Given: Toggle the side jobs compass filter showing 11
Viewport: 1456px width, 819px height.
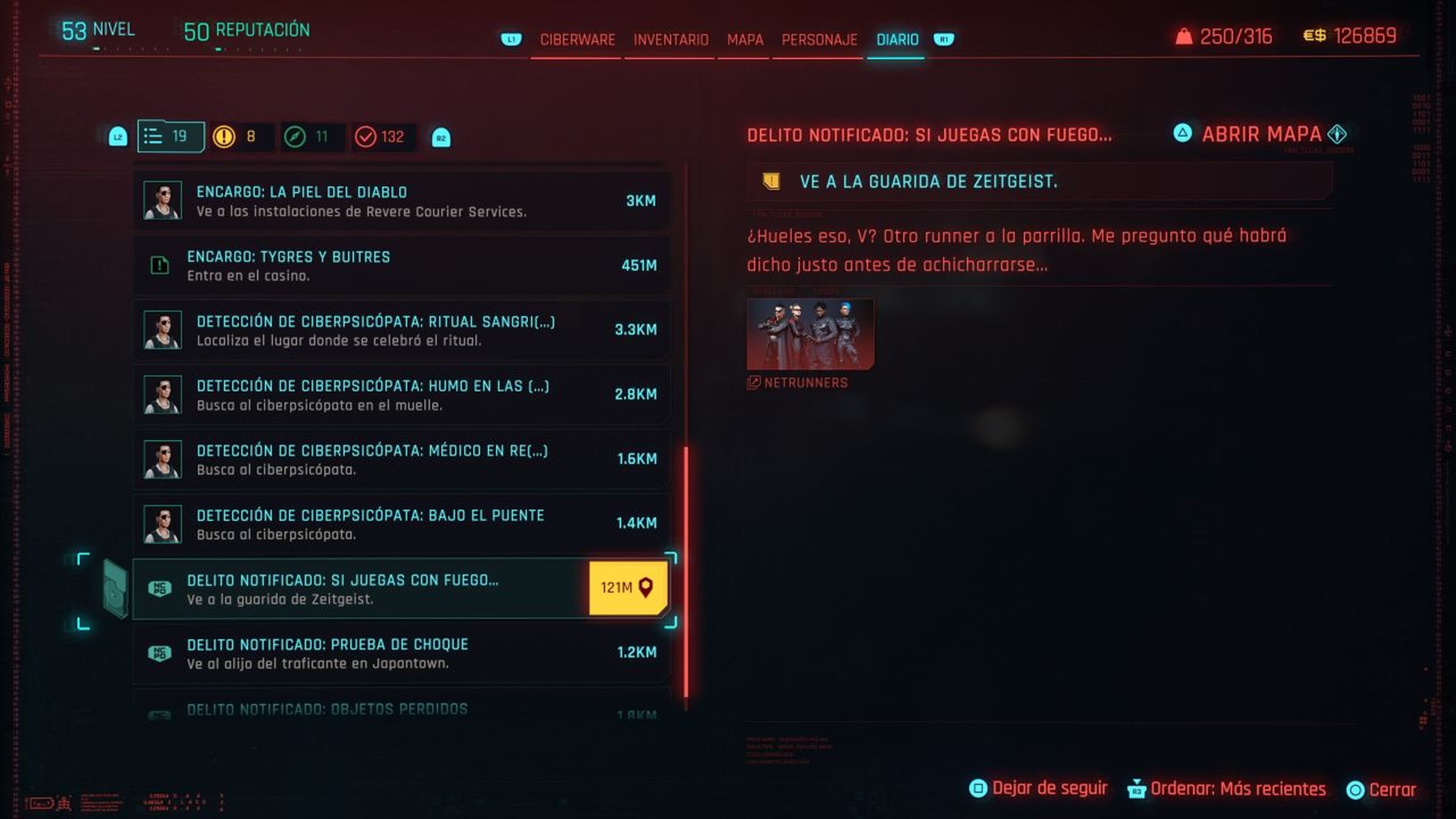Looking at the screenshot, I should pos(295,136).
